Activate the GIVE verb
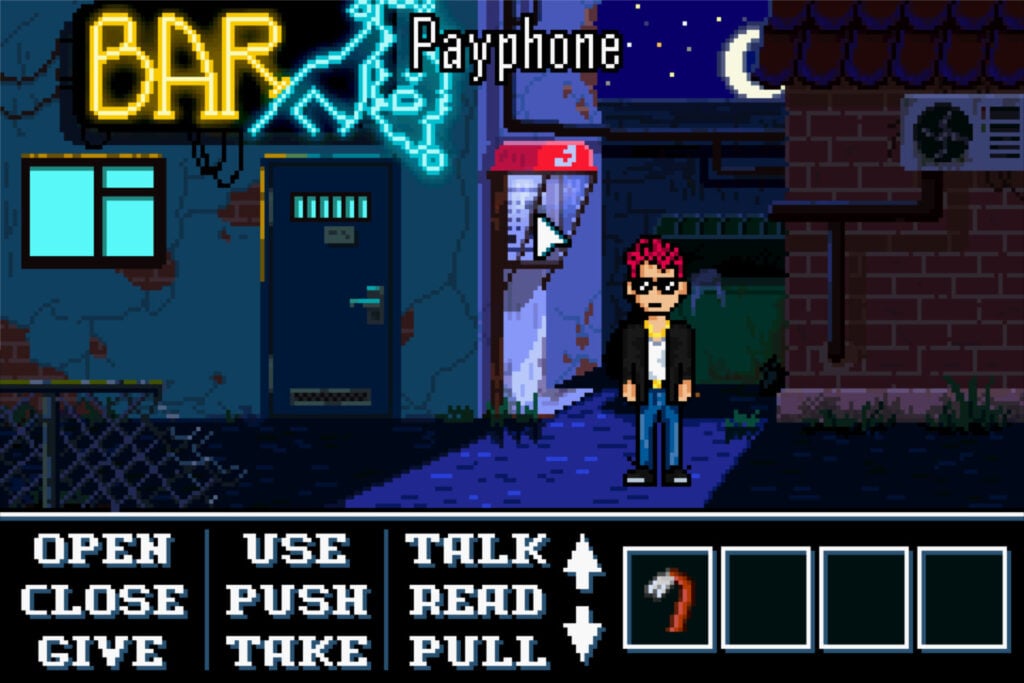This screenshot has width=1024, height=683. pyautogui.click(x=102, y=651)
